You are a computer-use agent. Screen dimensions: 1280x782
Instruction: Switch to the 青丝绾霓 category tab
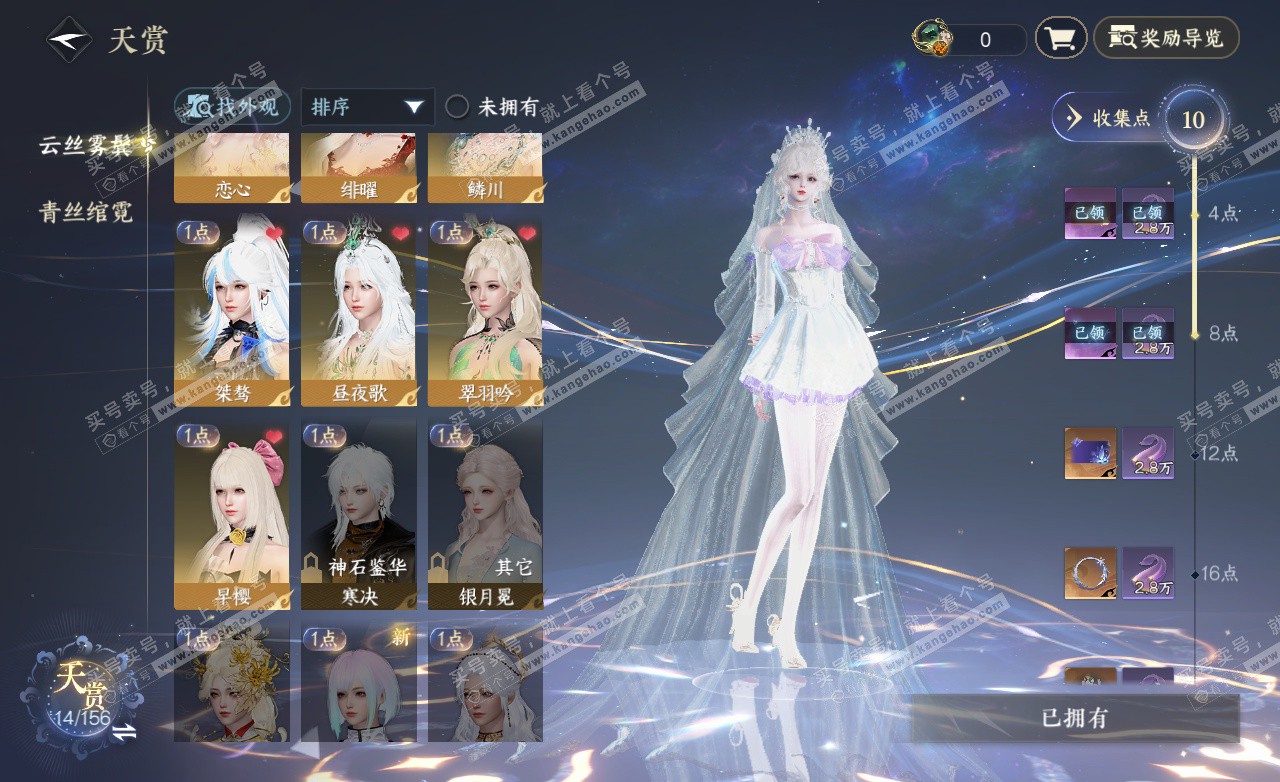[86, 212]
